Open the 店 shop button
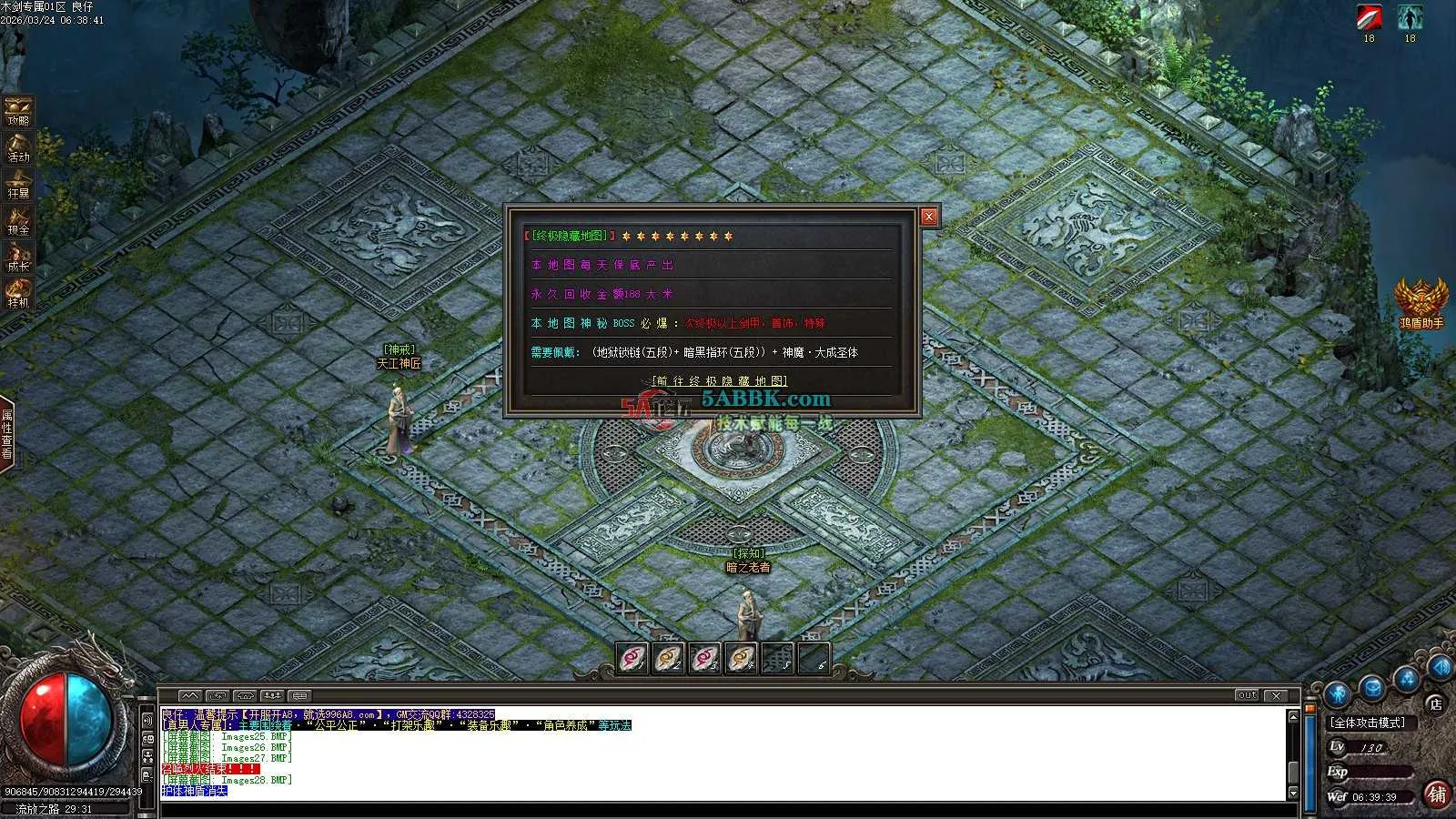 click(x=1435, y=703)
